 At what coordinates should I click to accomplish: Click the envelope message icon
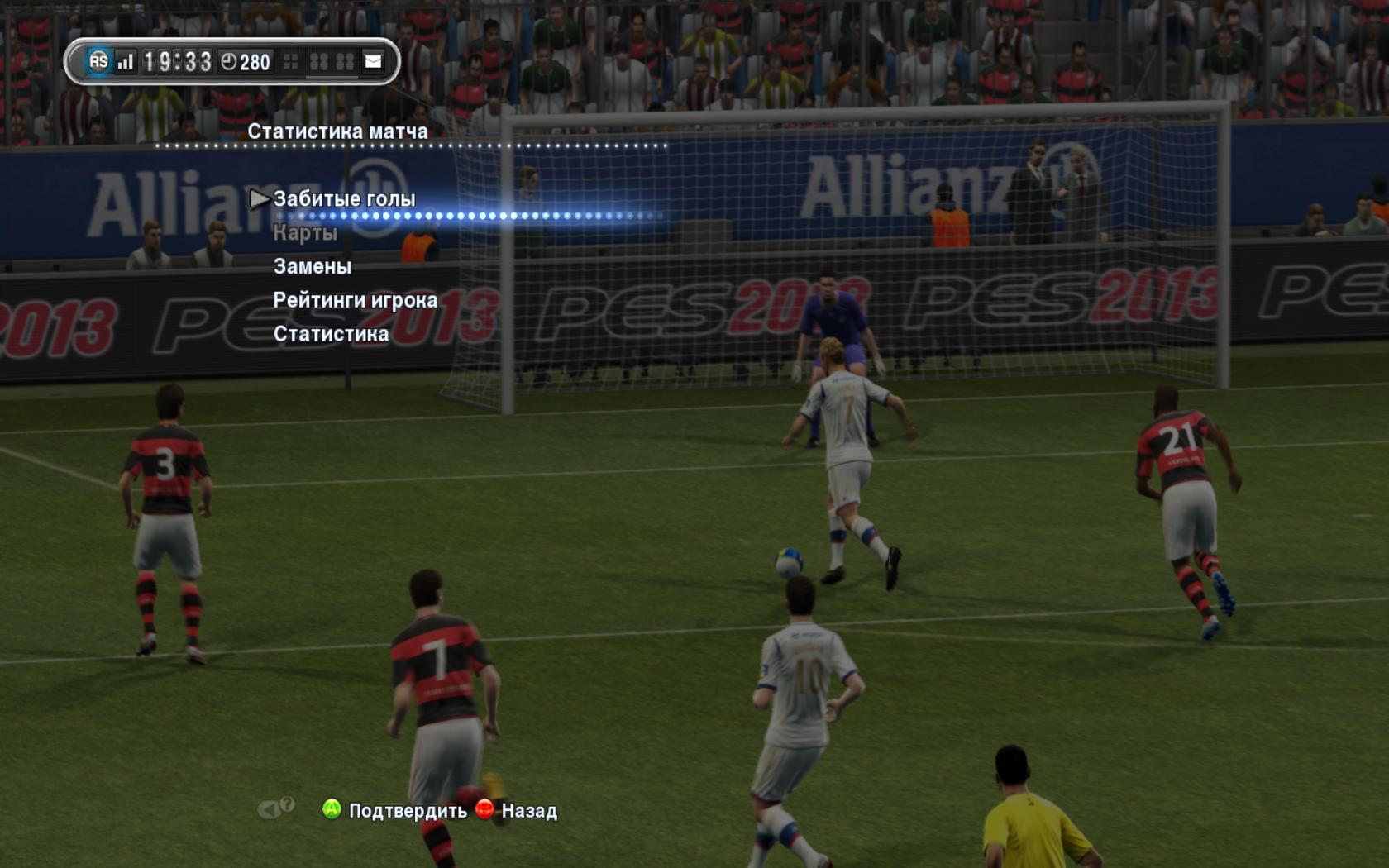tap(374, 61)
